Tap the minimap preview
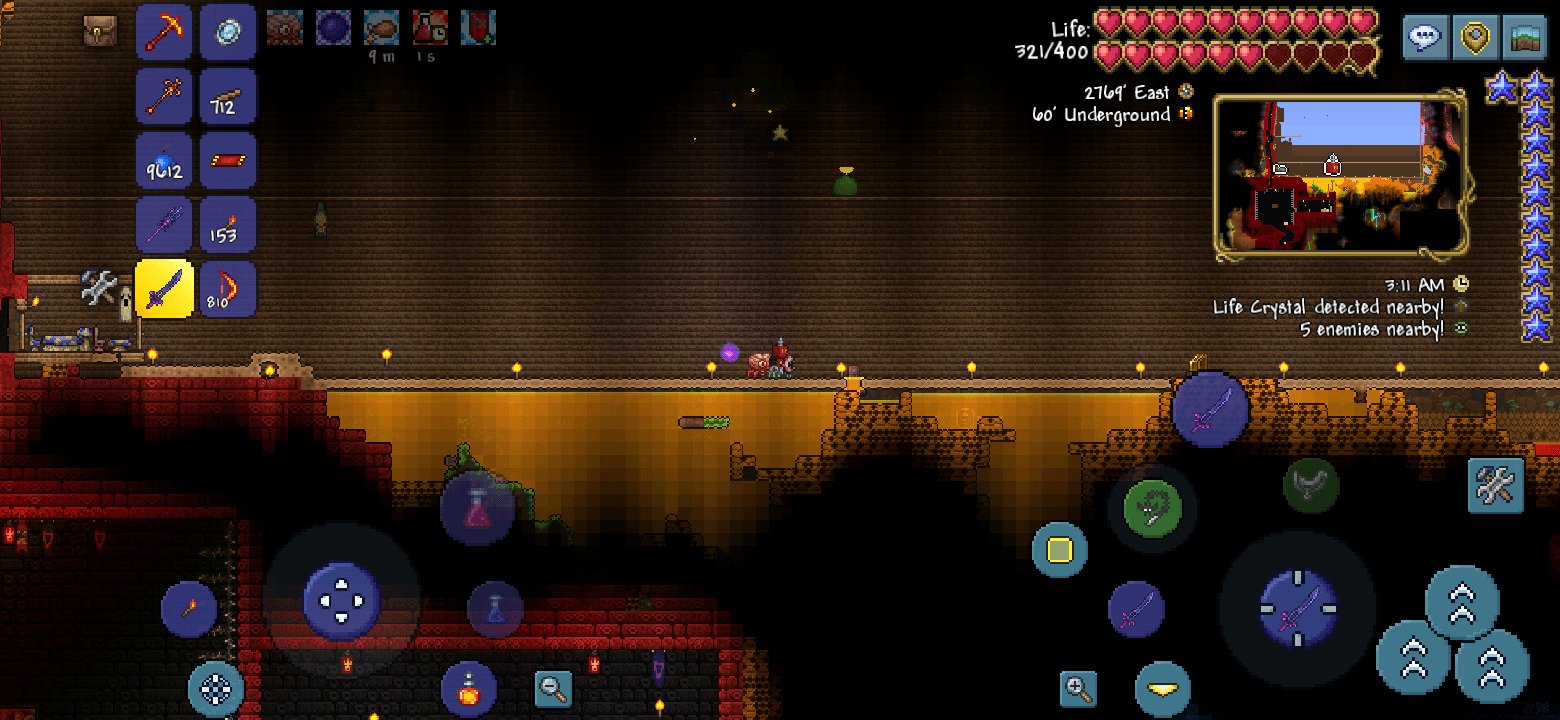 (x=1340, y=176)
